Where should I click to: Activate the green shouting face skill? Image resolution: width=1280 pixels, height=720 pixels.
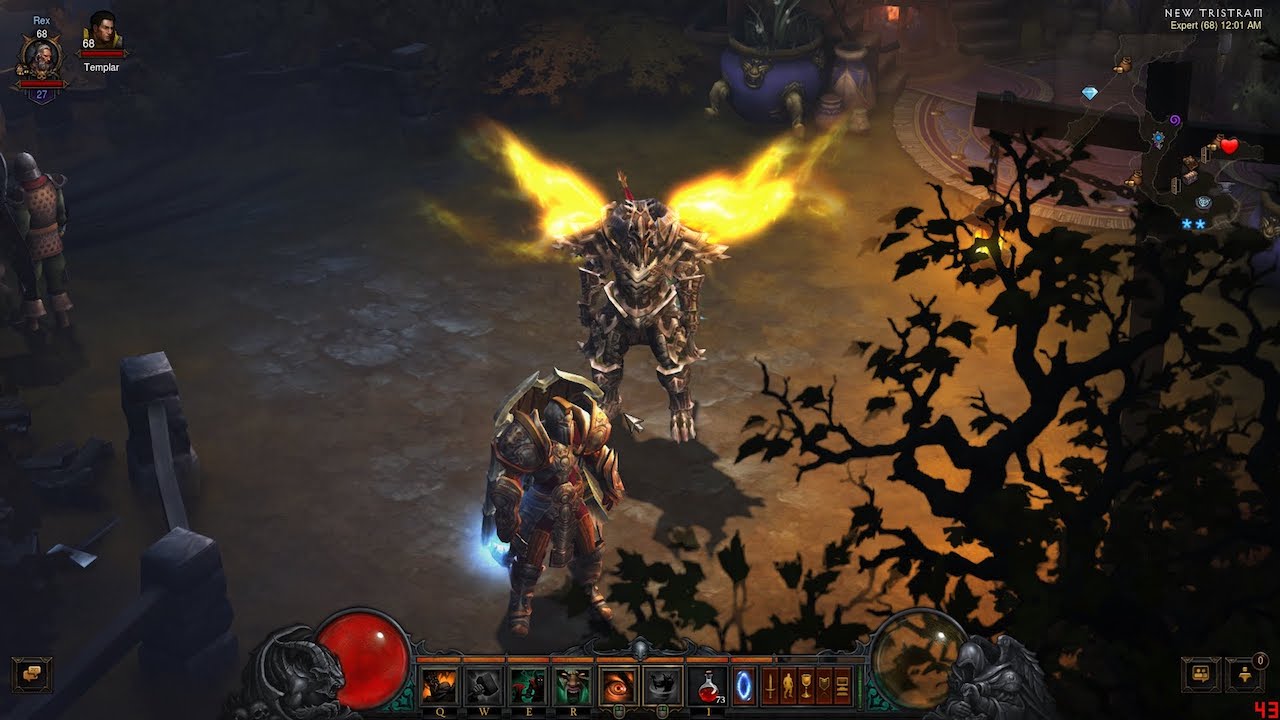pyautogui.click(x=572, y=686)
